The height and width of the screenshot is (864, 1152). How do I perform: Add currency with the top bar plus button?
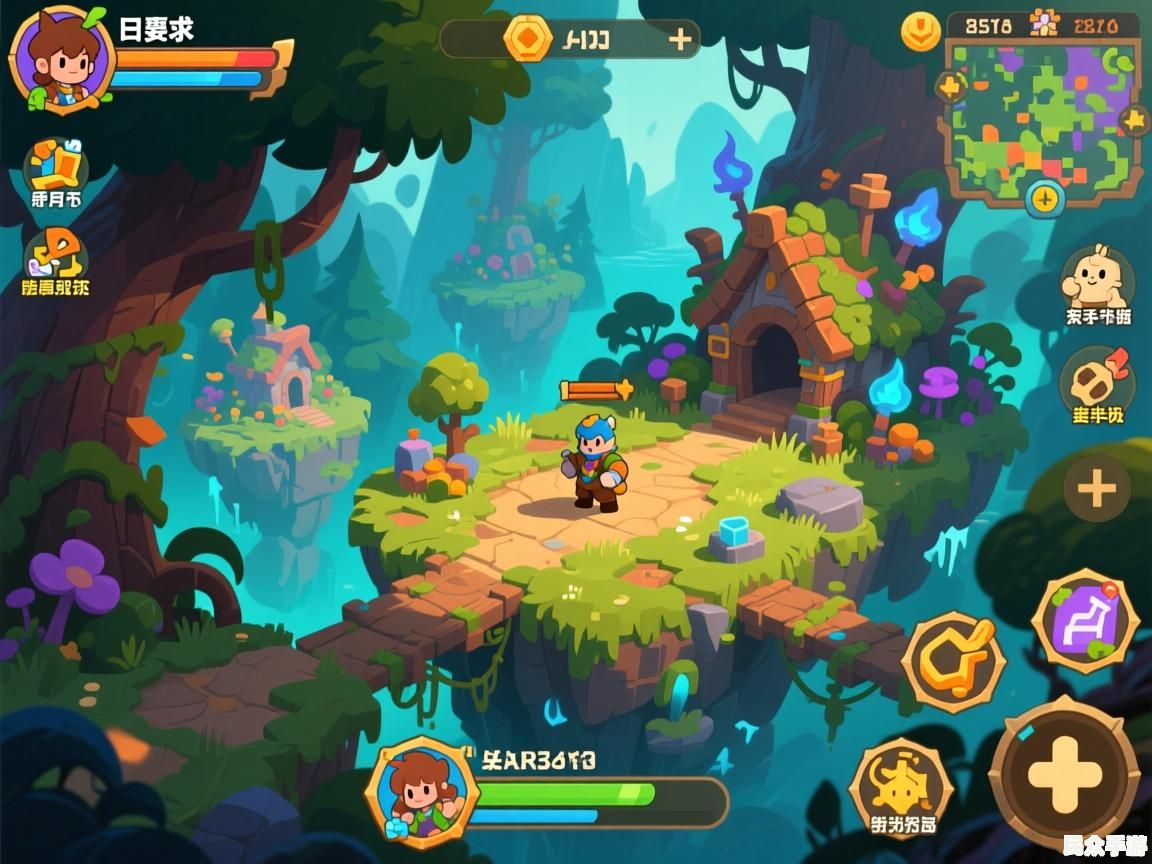[x=680, y=39]
